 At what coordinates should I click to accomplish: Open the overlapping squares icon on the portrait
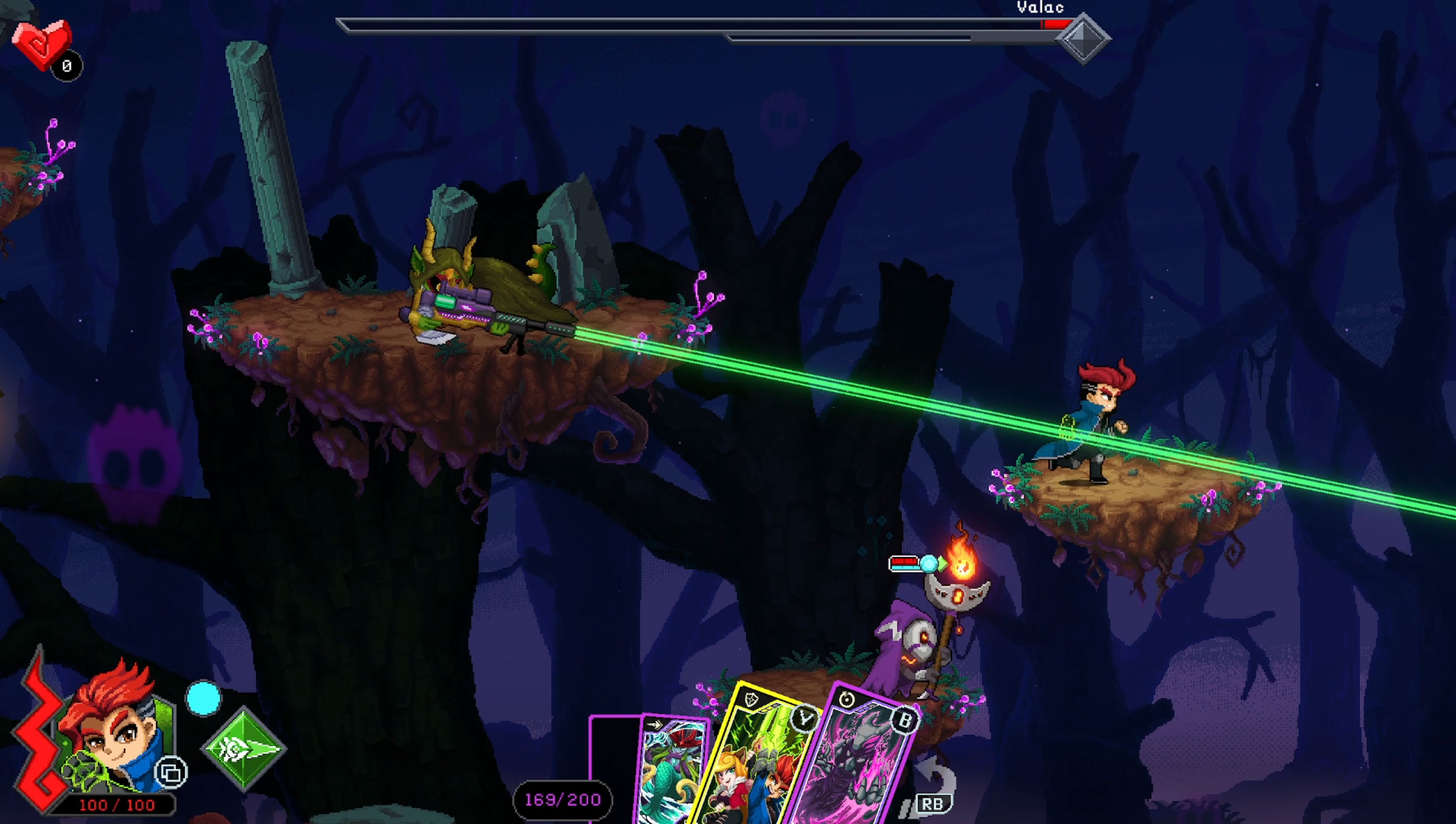171,773
